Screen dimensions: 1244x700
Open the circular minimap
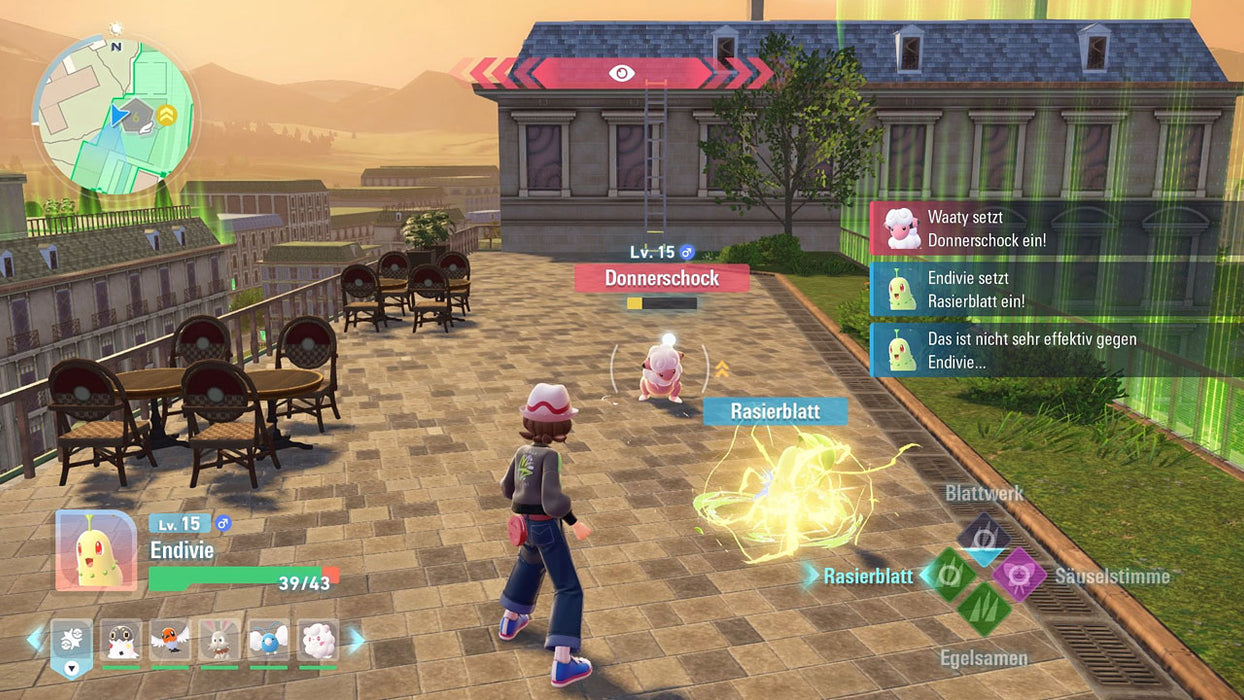click(115, 113)
